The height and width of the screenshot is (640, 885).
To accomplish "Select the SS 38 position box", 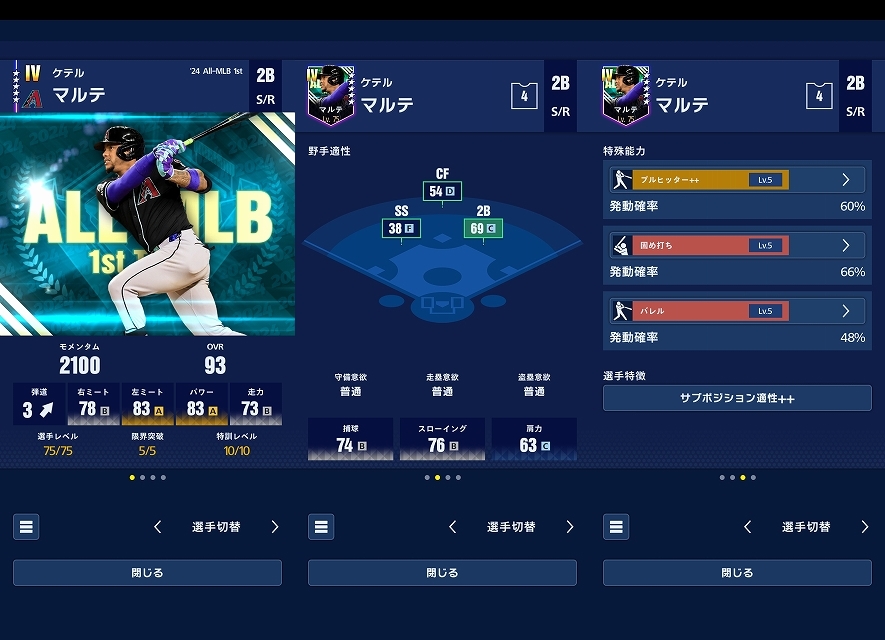I will click(x=401, y=229).
